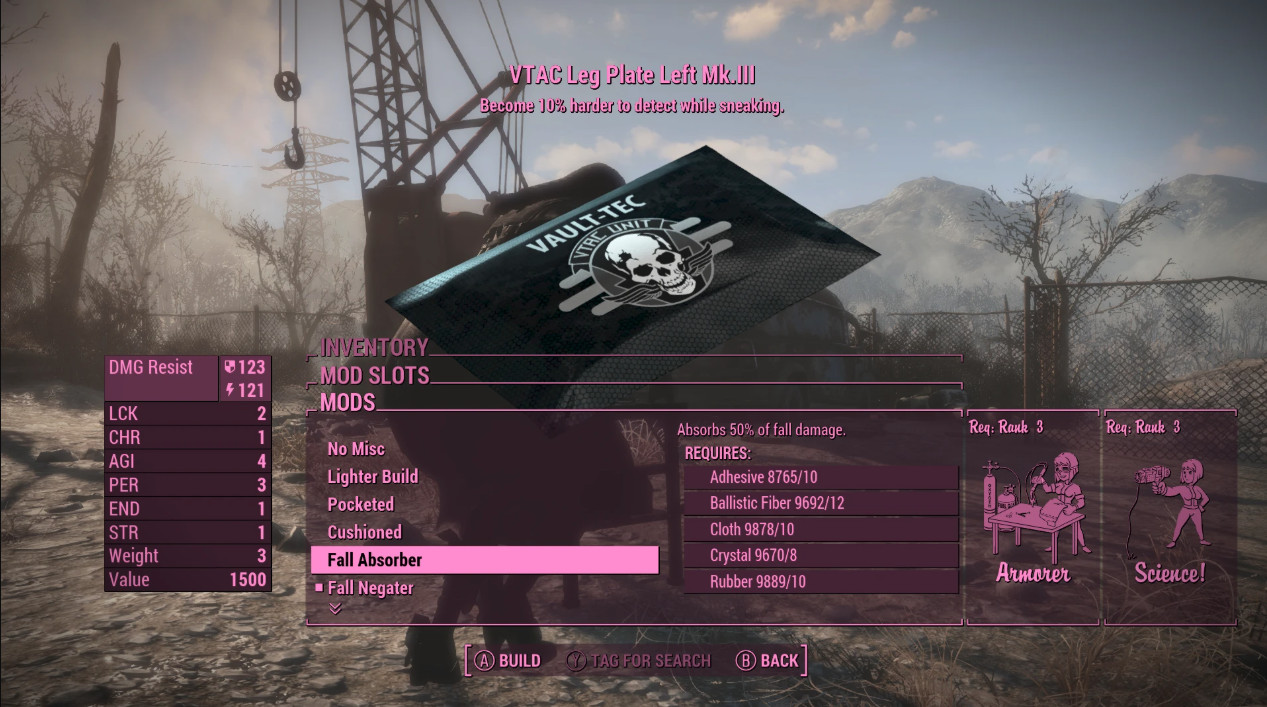Select the Ballistic Fiber requirement row

pos(820,503)
